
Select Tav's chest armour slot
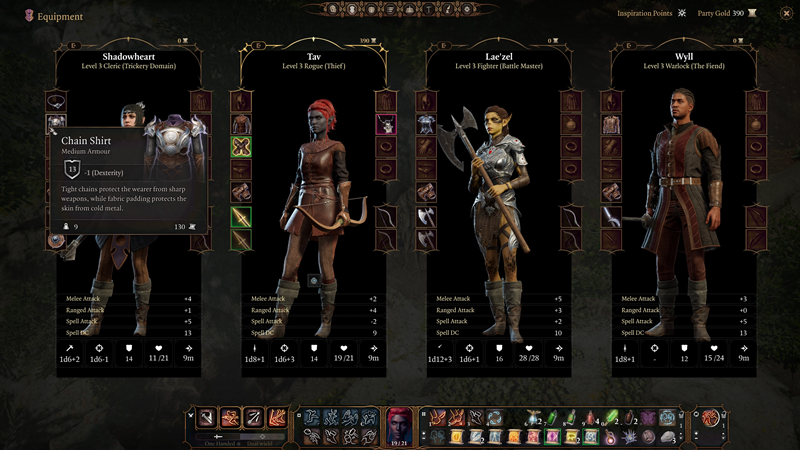pos(241,123)
